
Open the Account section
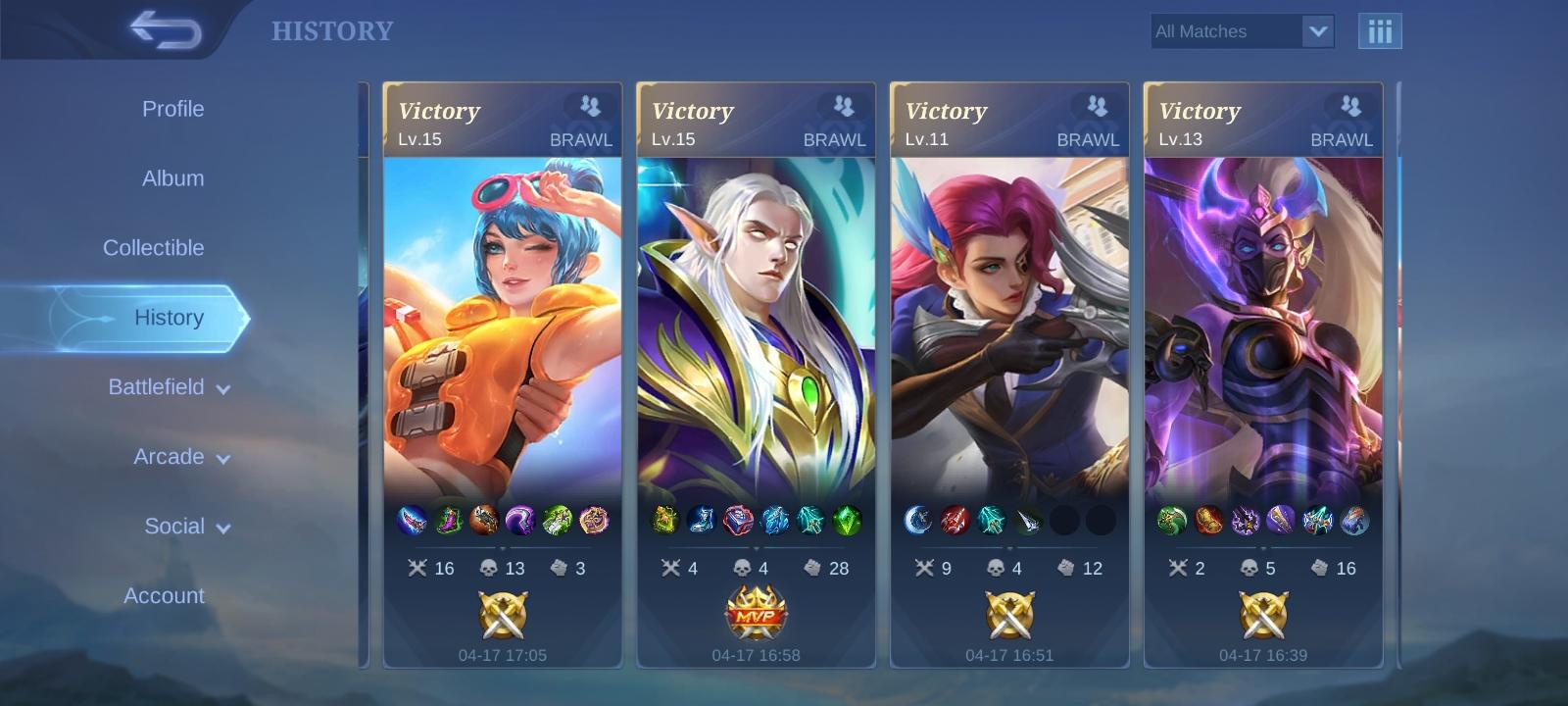(163, 595)
